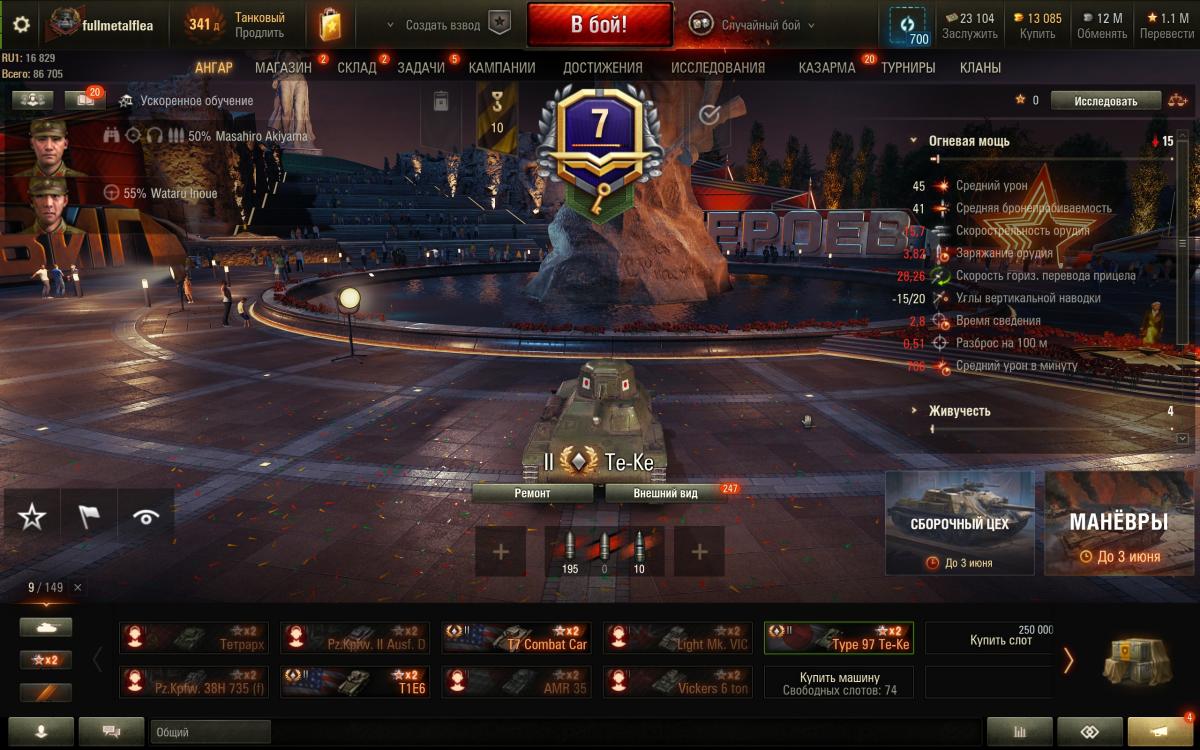Open the settings gear menu
1200x750 pixels.
coord(21,25)
